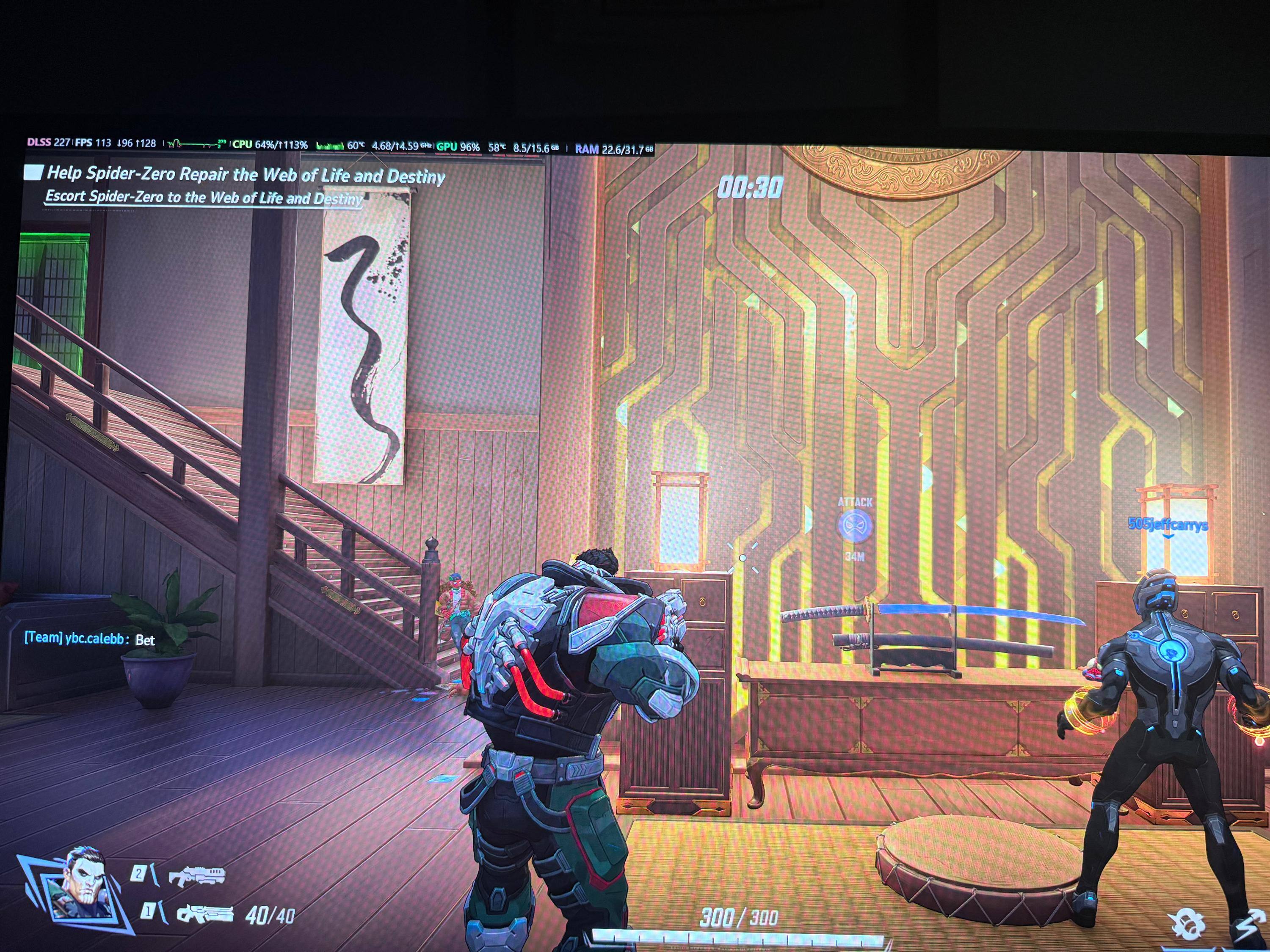Screen dimensions: 1270x952
Task: Open team chat message from ybc.calebb
Action: pos(90,639)
